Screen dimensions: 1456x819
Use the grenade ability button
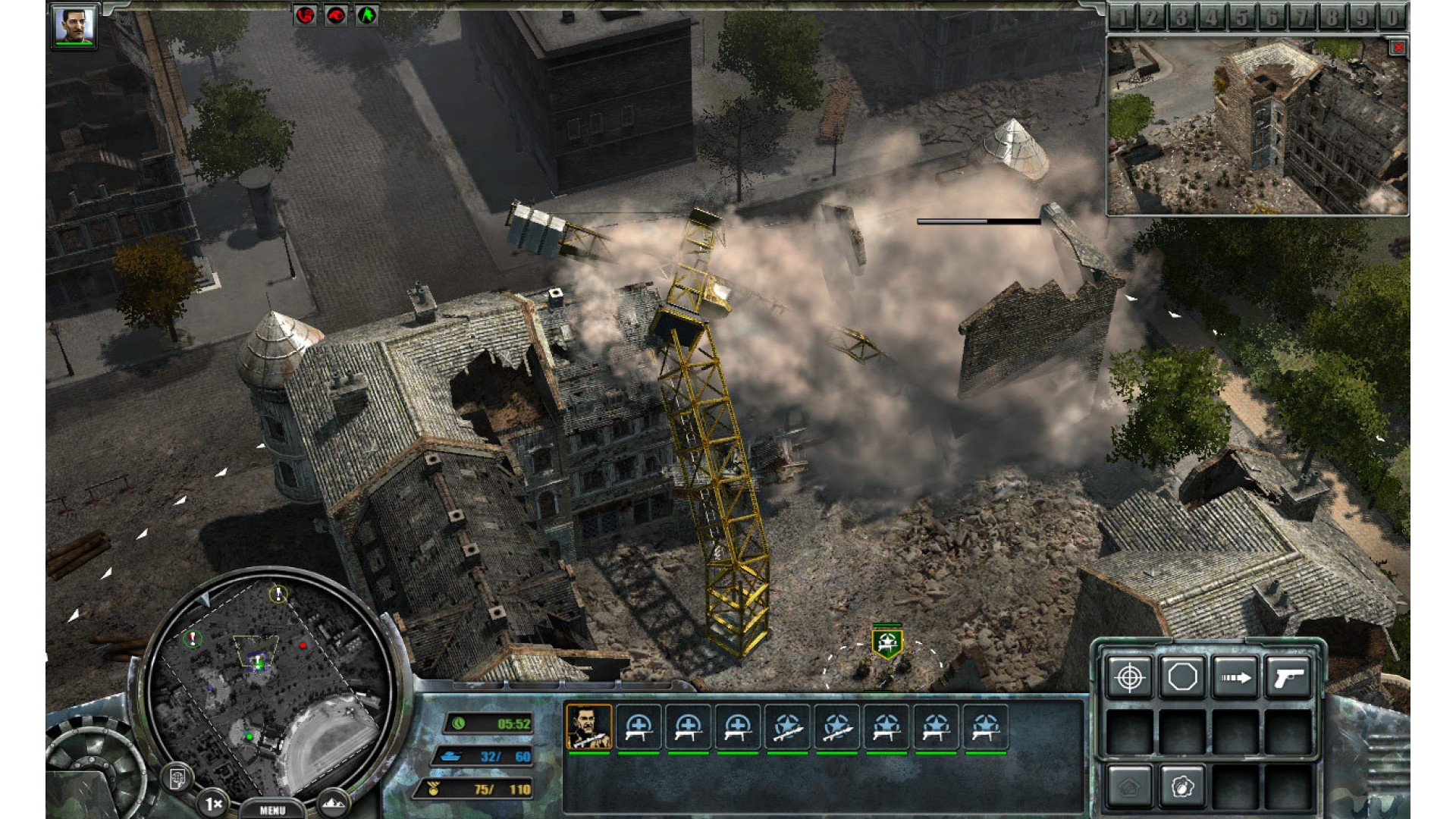1182,786
